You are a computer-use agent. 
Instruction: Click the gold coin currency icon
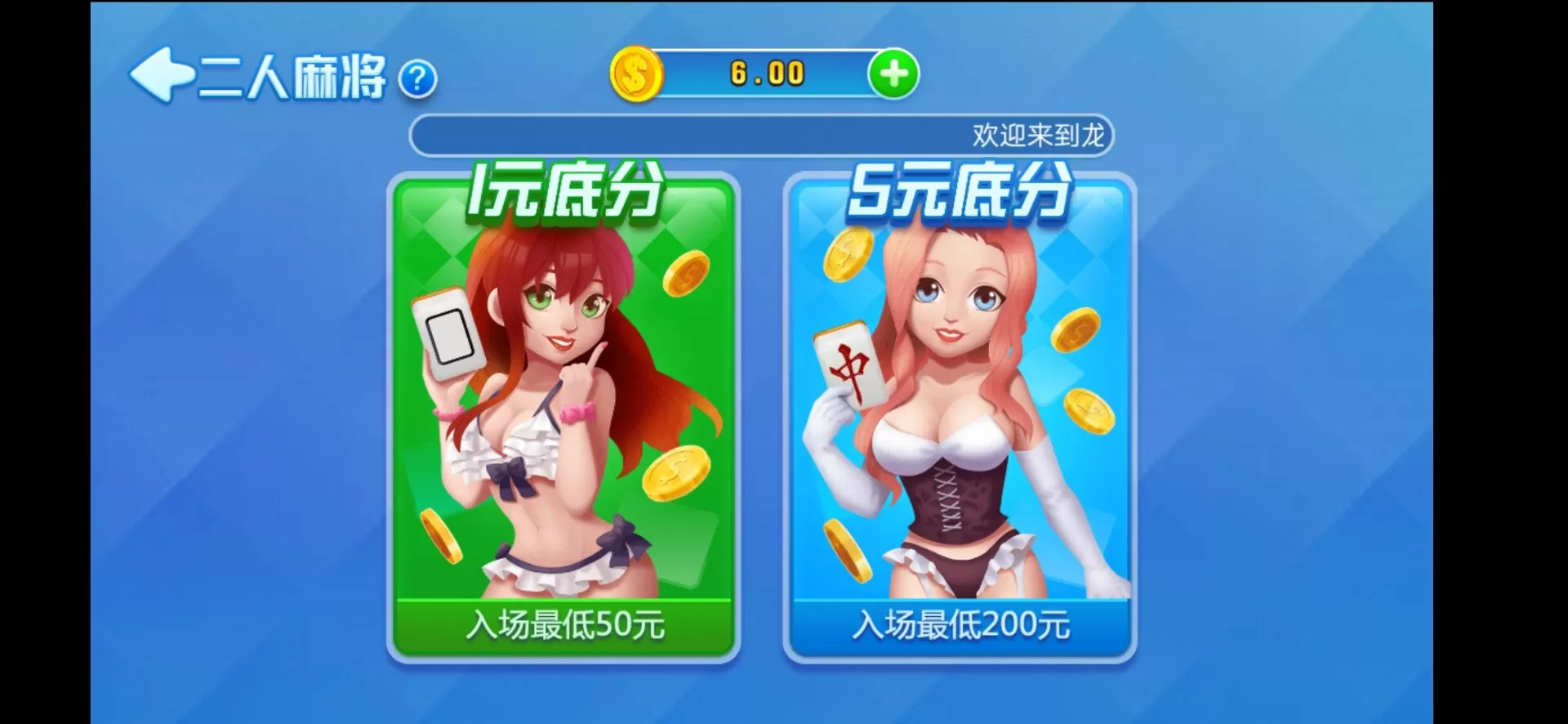coord(635,74)
